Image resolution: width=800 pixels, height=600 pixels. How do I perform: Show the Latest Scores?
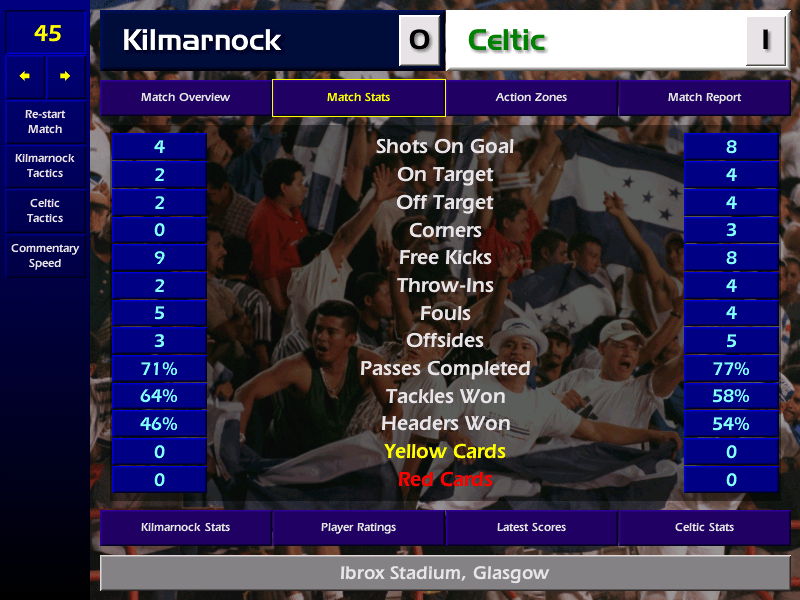(x=531, y=527)
